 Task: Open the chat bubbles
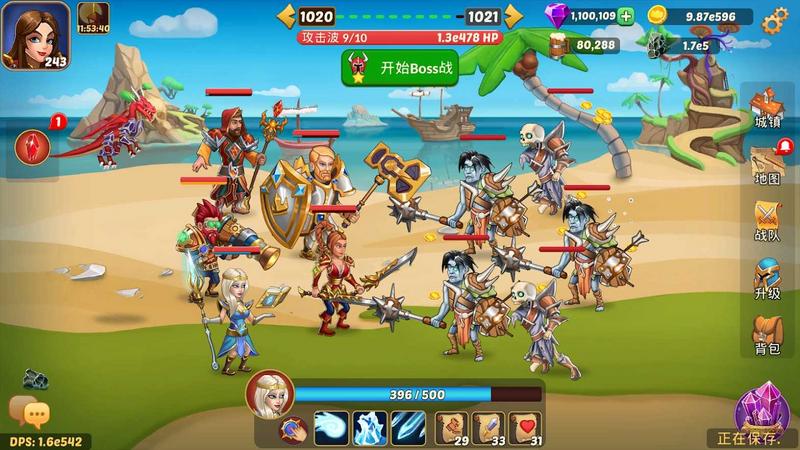[x=29, y=412]
